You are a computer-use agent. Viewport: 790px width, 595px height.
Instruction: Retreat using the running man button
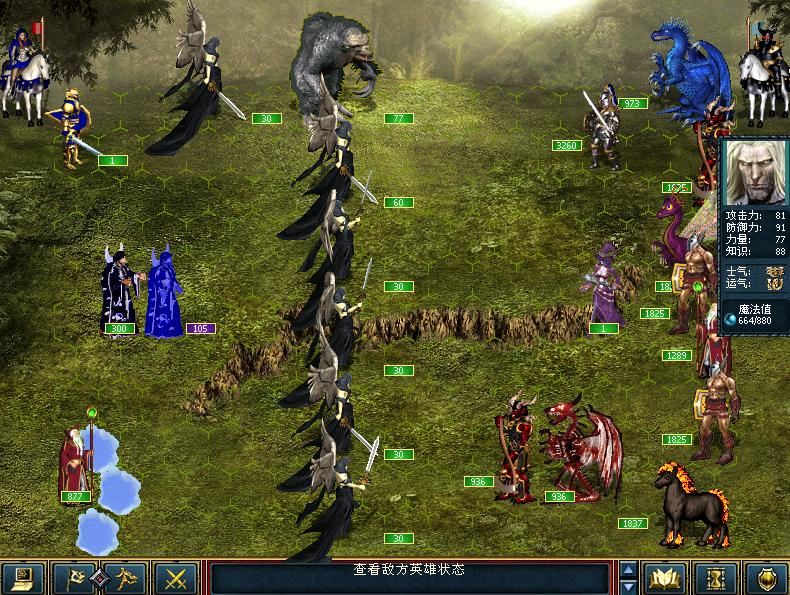point(127,578)
